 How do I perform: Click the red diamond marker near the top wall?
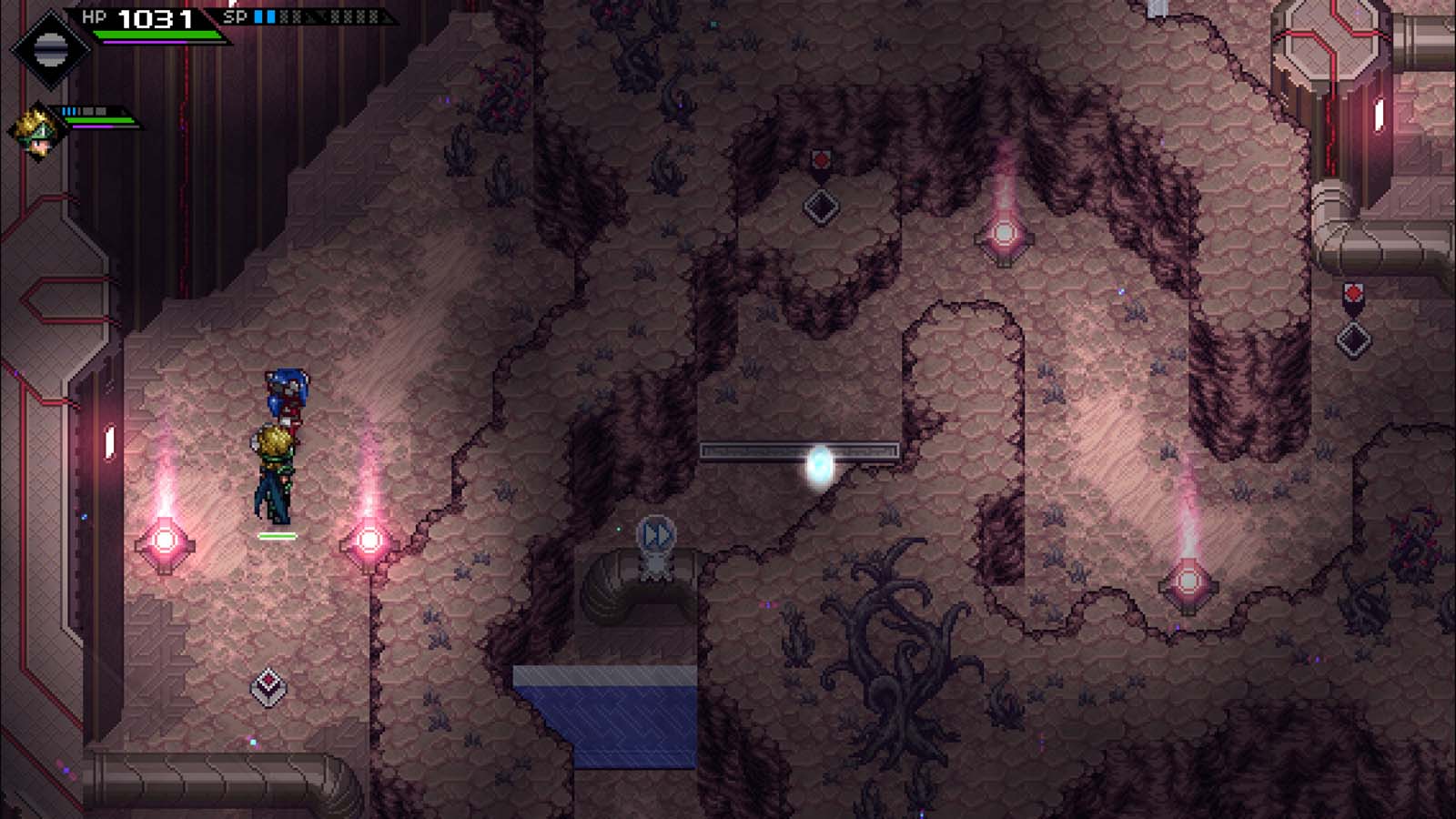point(822,157)
